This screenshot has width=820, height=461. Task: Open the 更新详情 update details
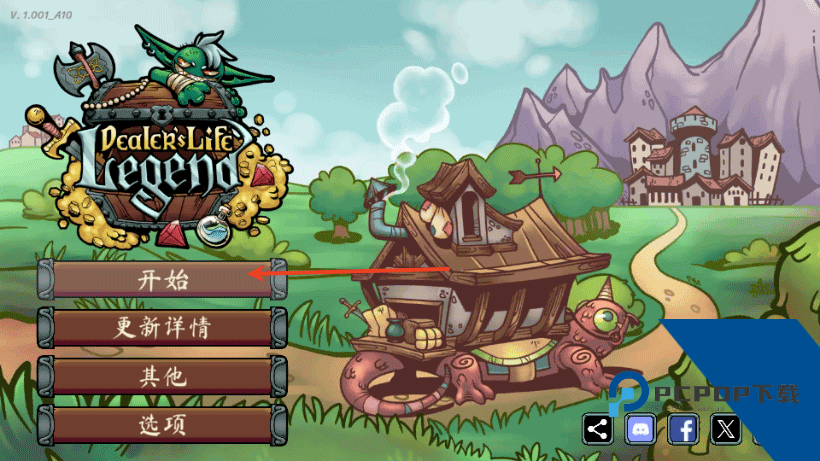[162, 328]
